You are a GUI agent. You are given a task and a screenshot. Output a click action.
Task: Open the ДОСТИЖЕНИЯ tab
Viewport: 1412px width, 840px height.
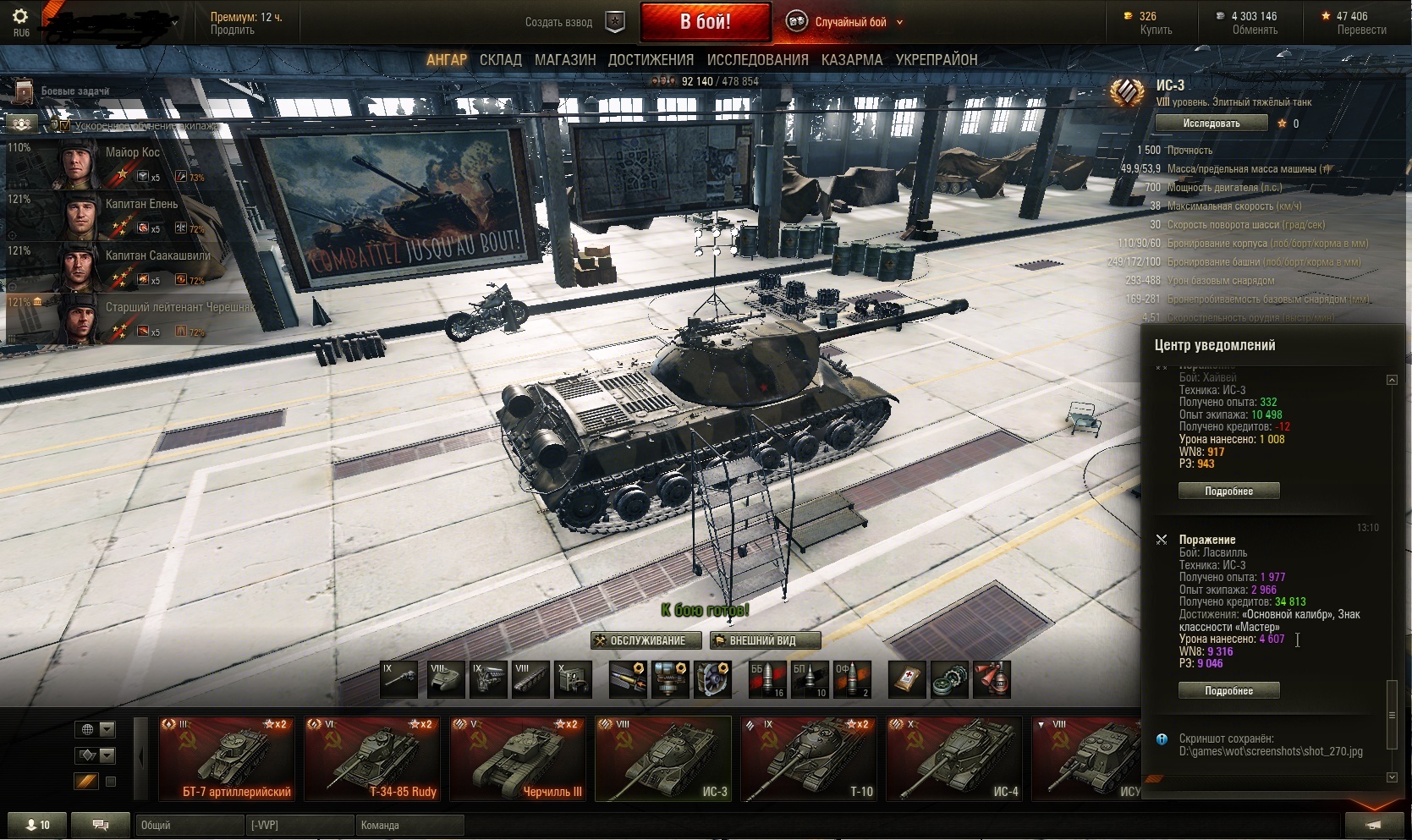(651, 60)
